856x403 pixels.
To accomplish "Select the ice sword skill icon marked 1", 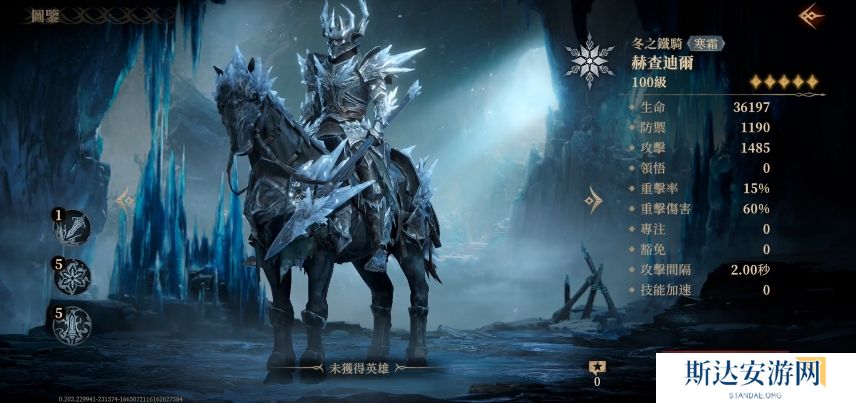I will click(x=73, y=228).
